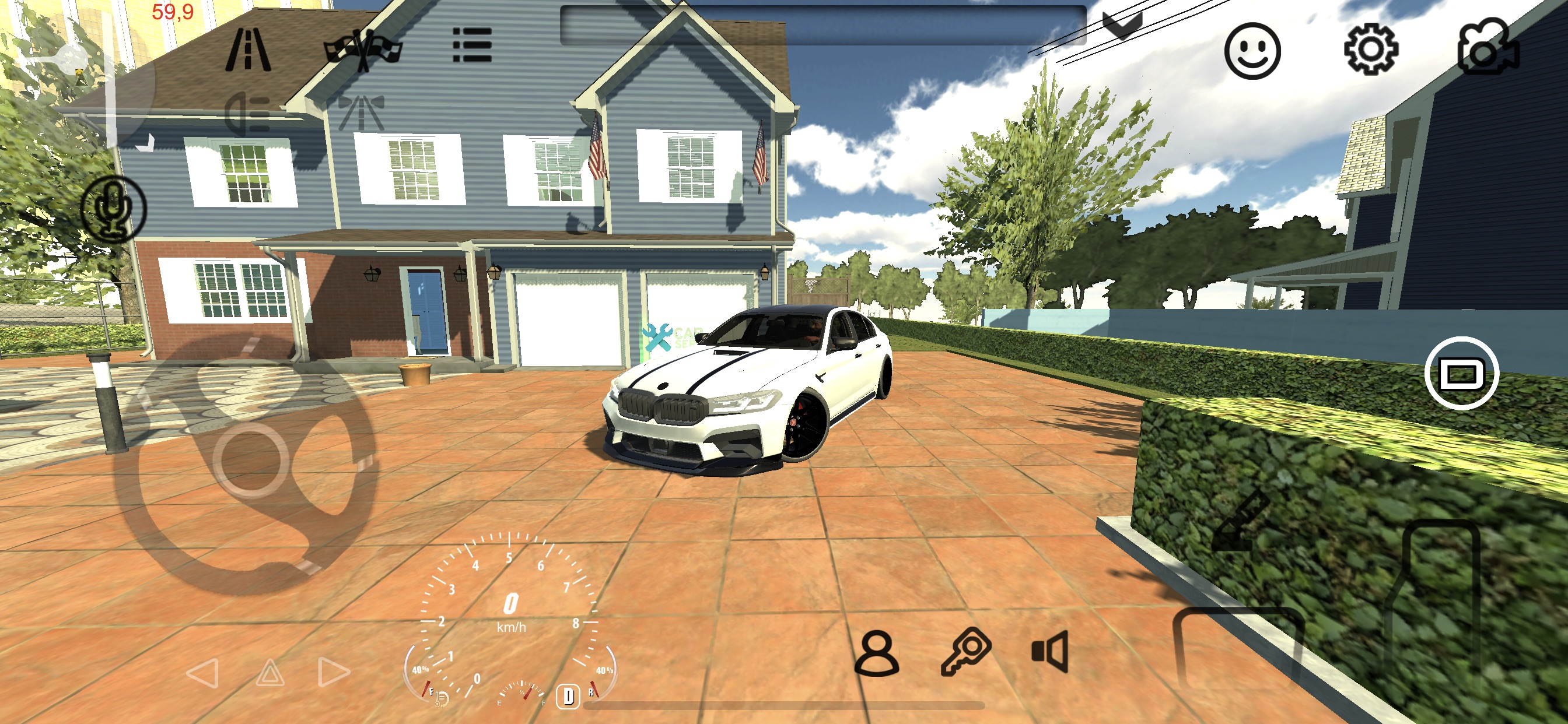Click the person silhouette icon
Screen dimensions: 1568x724
click(877, 653)
